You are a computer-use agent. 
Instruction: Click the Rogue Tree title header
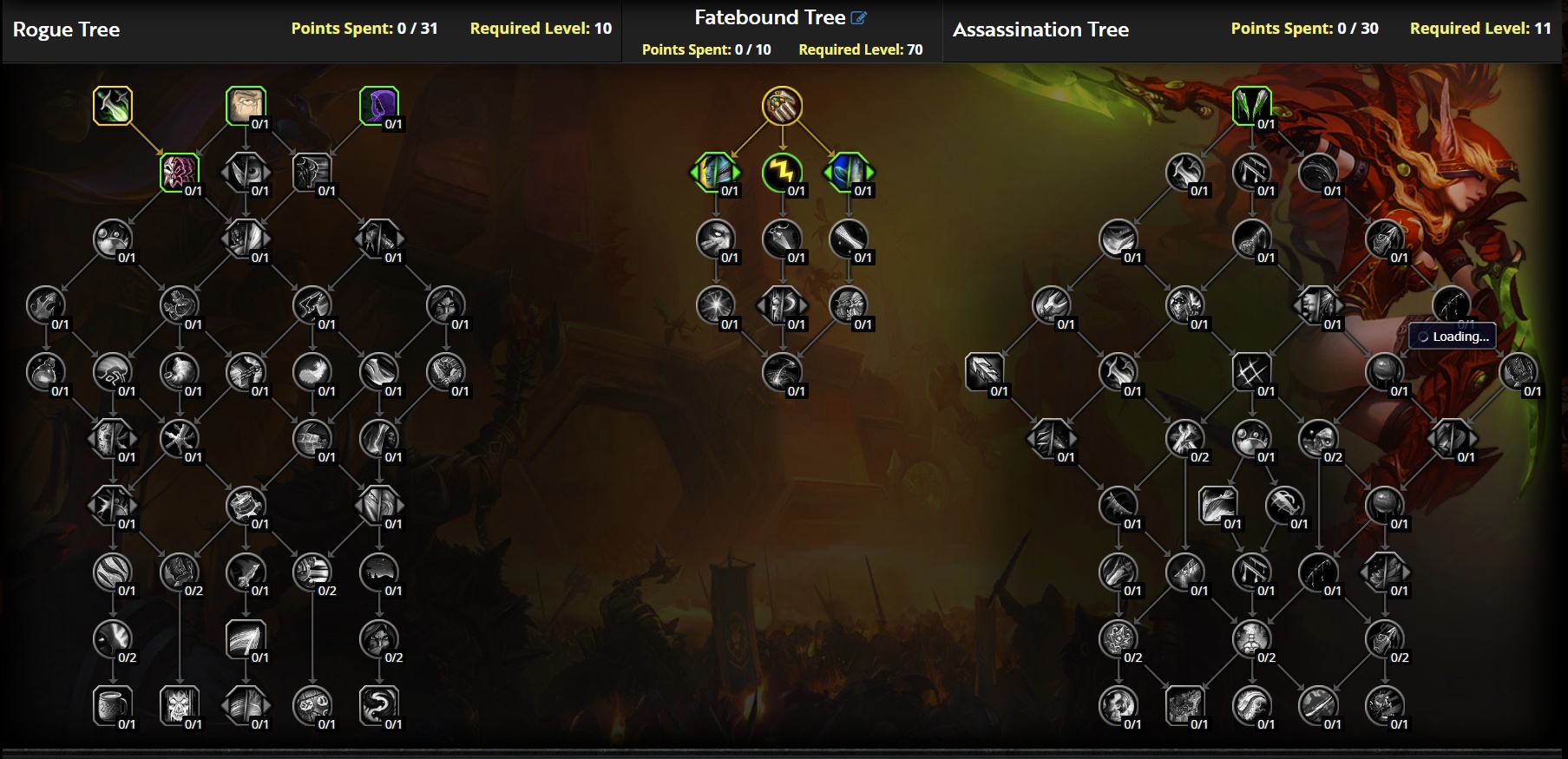(x=66, y=29)
